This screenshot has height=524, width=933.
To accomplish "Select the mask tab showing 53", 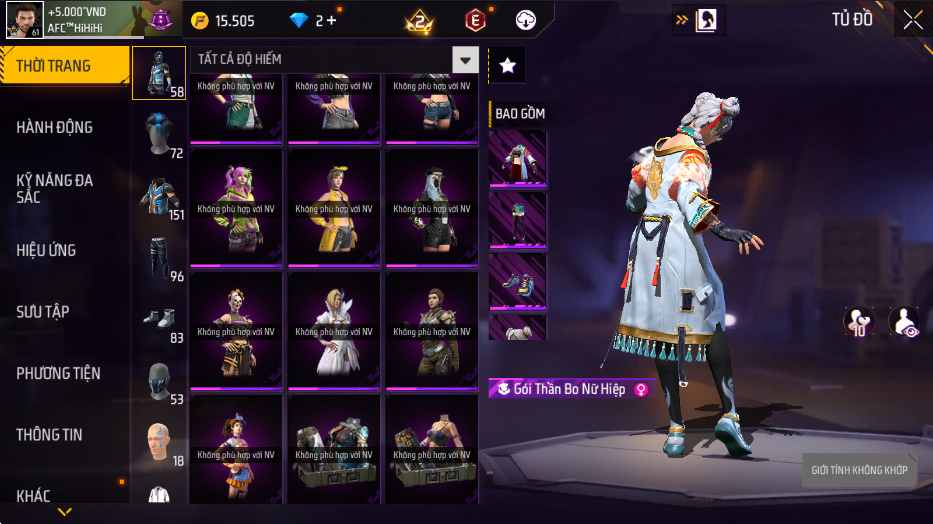I will [159, 382].
